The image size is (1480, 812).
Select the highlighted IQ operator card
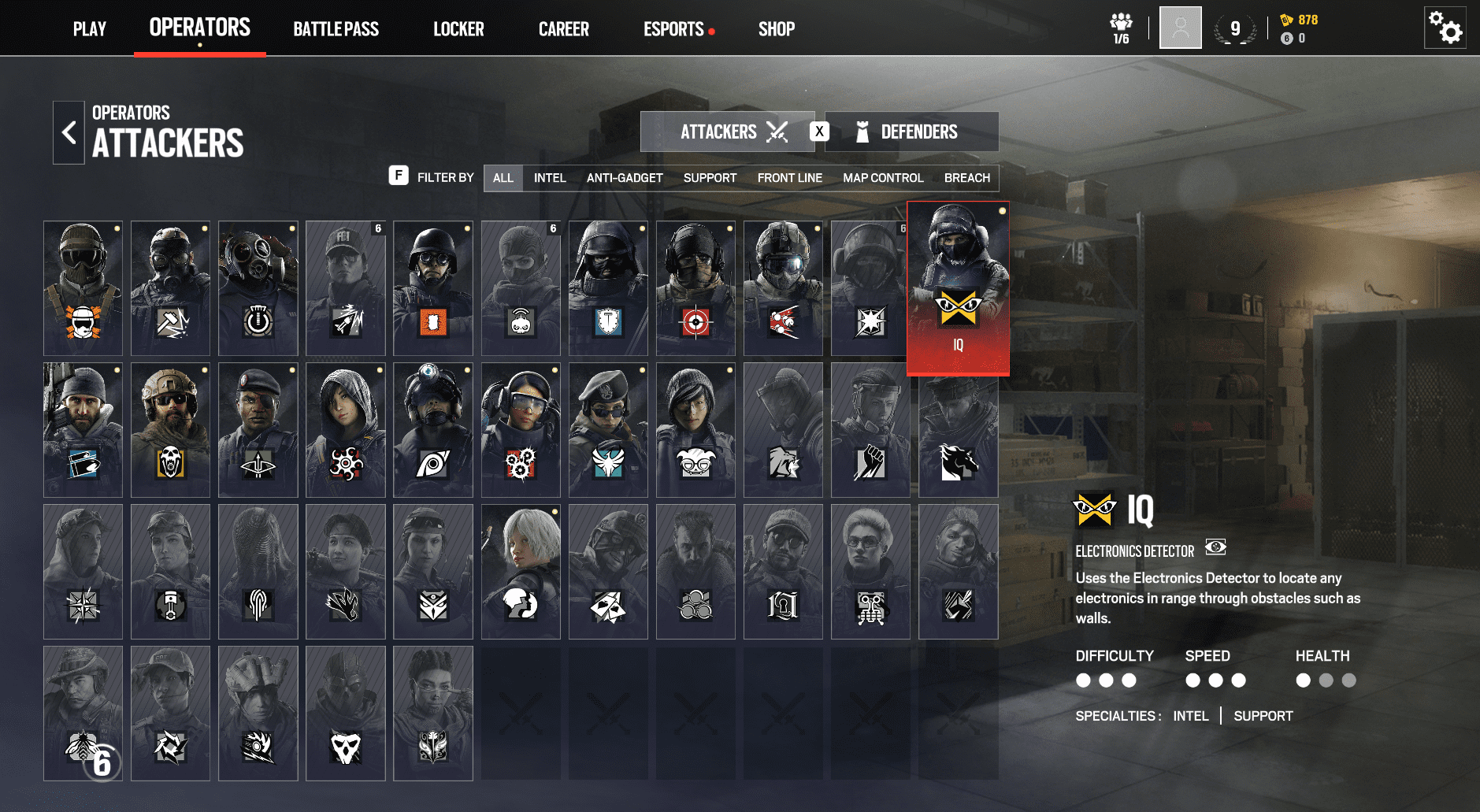tap(958, 288)
